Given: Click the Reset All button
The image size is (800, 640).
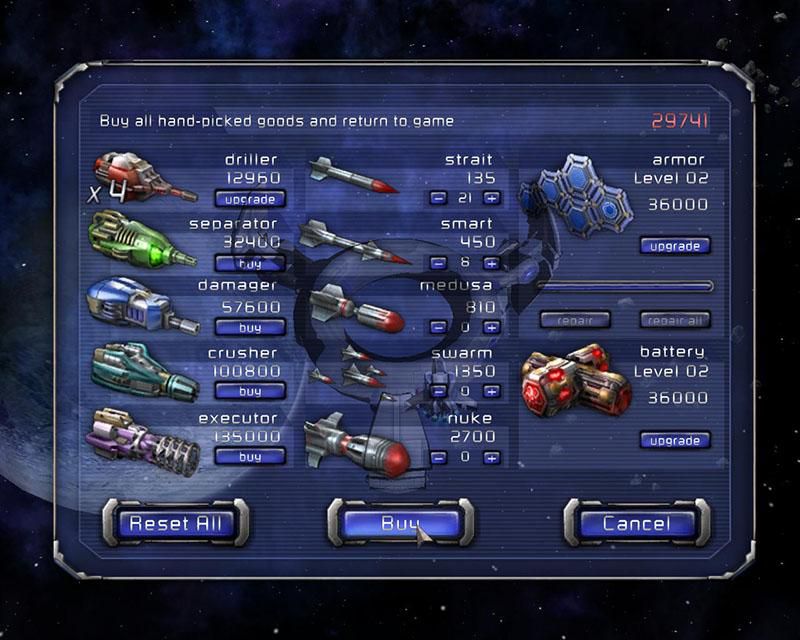Looking at the screenshot, I should (175, 523).
